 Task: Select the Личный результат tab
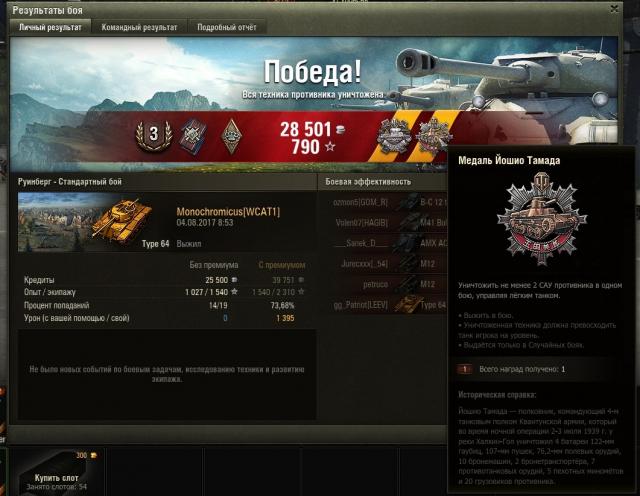[x=50, y=27]
